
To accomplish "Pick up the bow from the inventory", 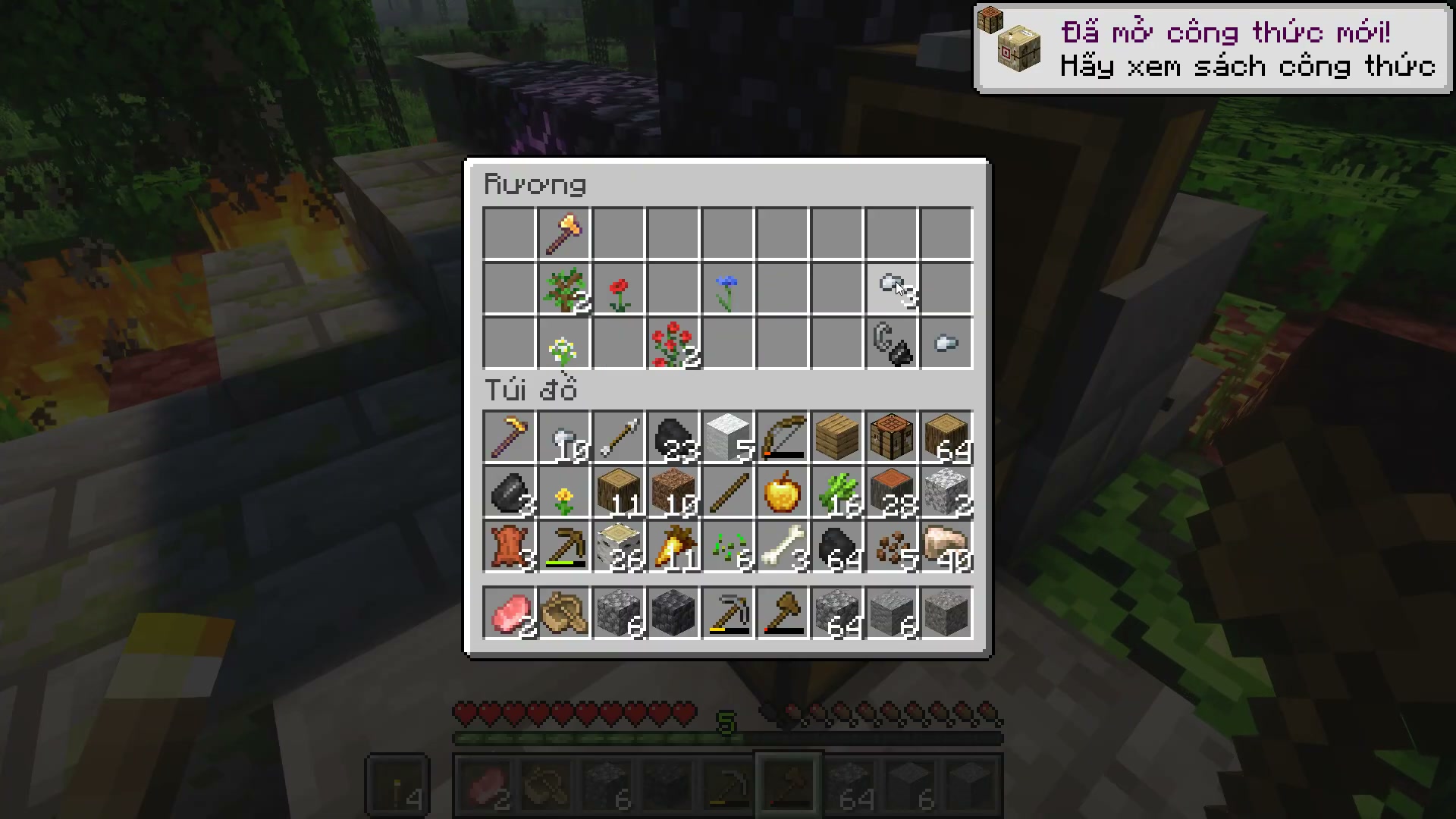I will [781, 438].
